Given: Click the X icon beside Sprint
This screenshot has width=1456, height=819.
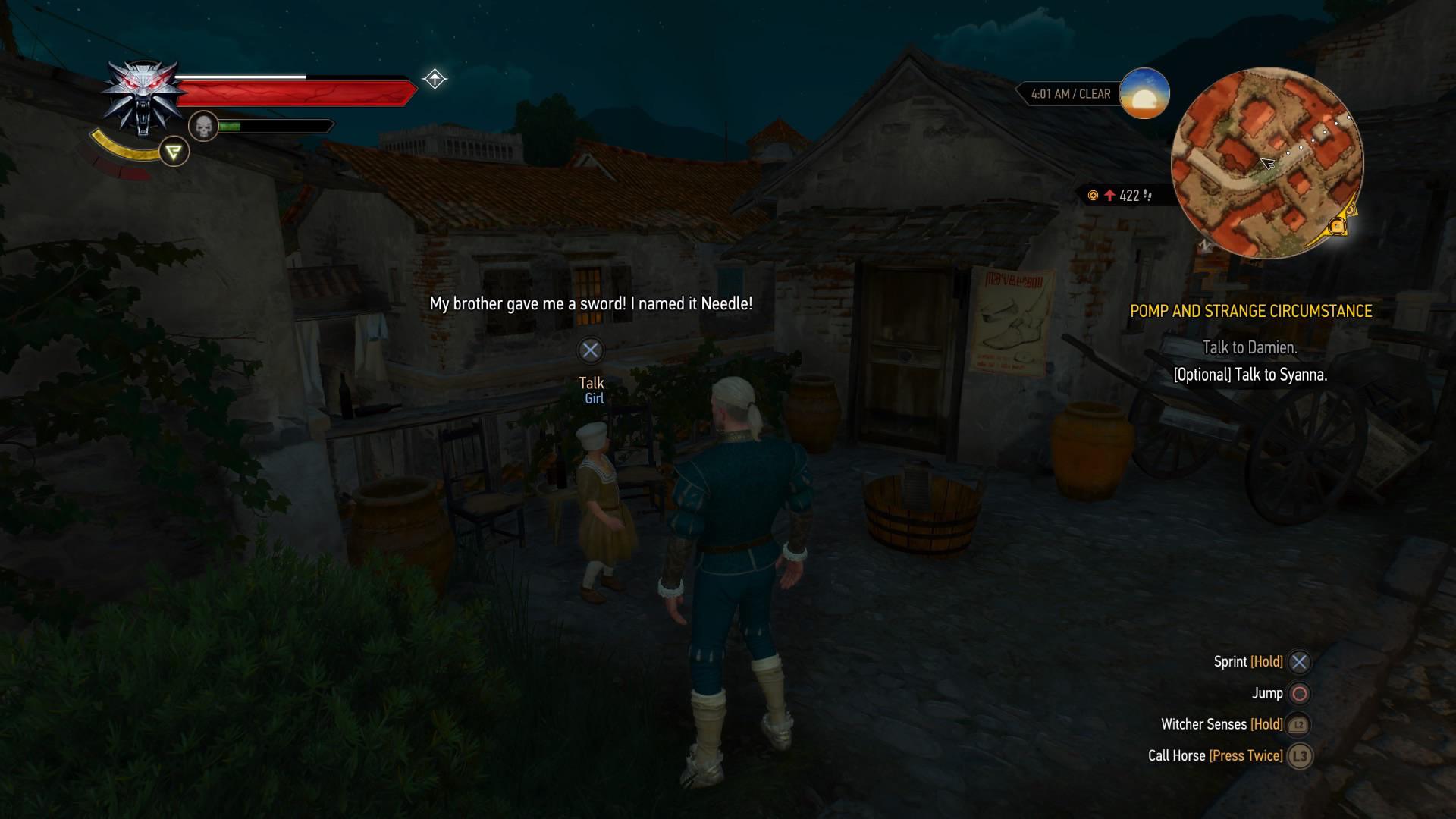Looking at the screenshot, I should click(x=1298, y=661).
